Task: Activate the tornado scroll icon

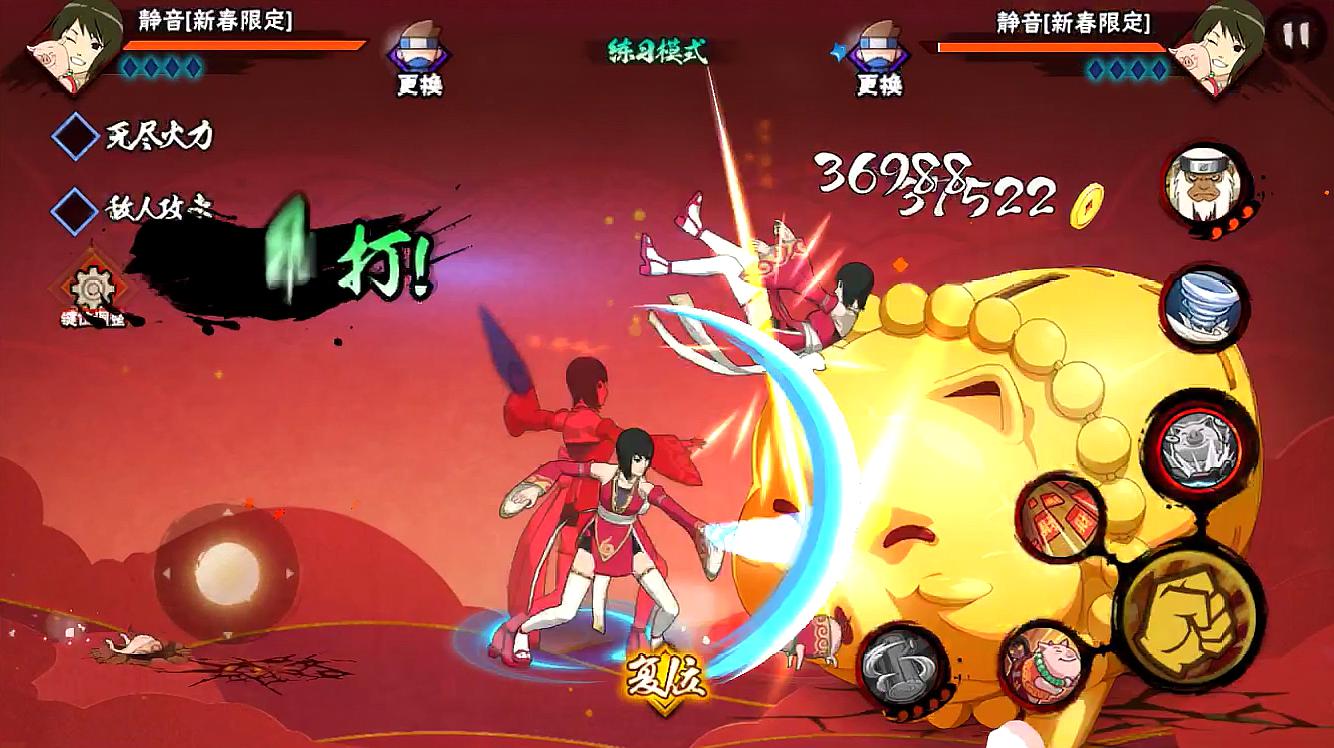Action: point(1205,307)
